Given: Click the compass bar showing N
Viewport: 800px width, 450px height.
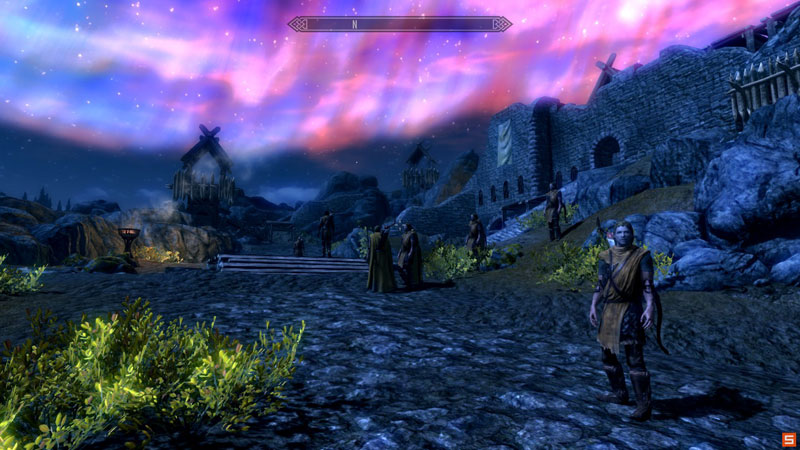Looking at the screenshot, I should pyautogui.click(x=400, y=23).
